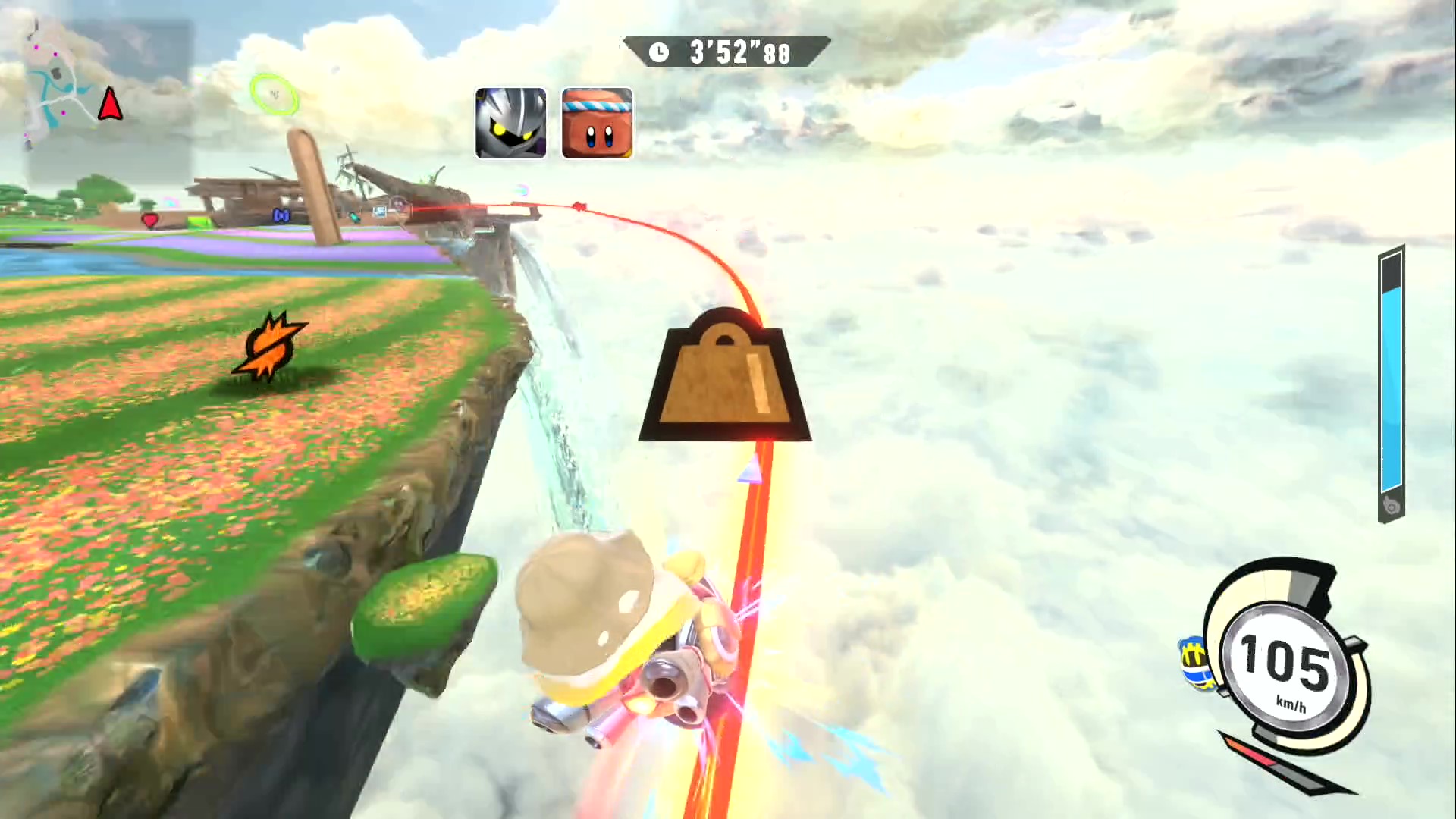Select the red headband rider portrait
Viewport: 1456px width, 819px height.
[597, 123]
